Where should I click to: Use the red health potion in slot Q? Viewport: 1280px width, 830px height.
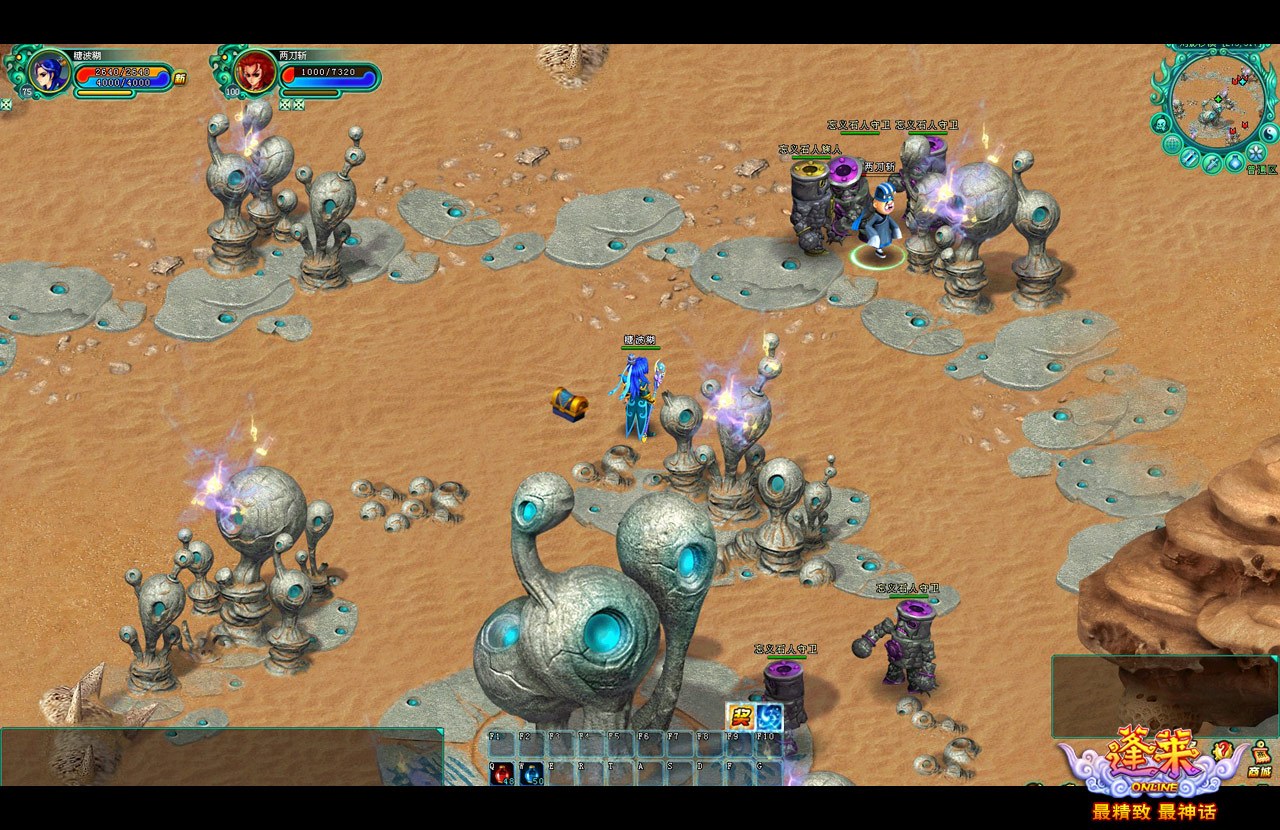[502, 773]
